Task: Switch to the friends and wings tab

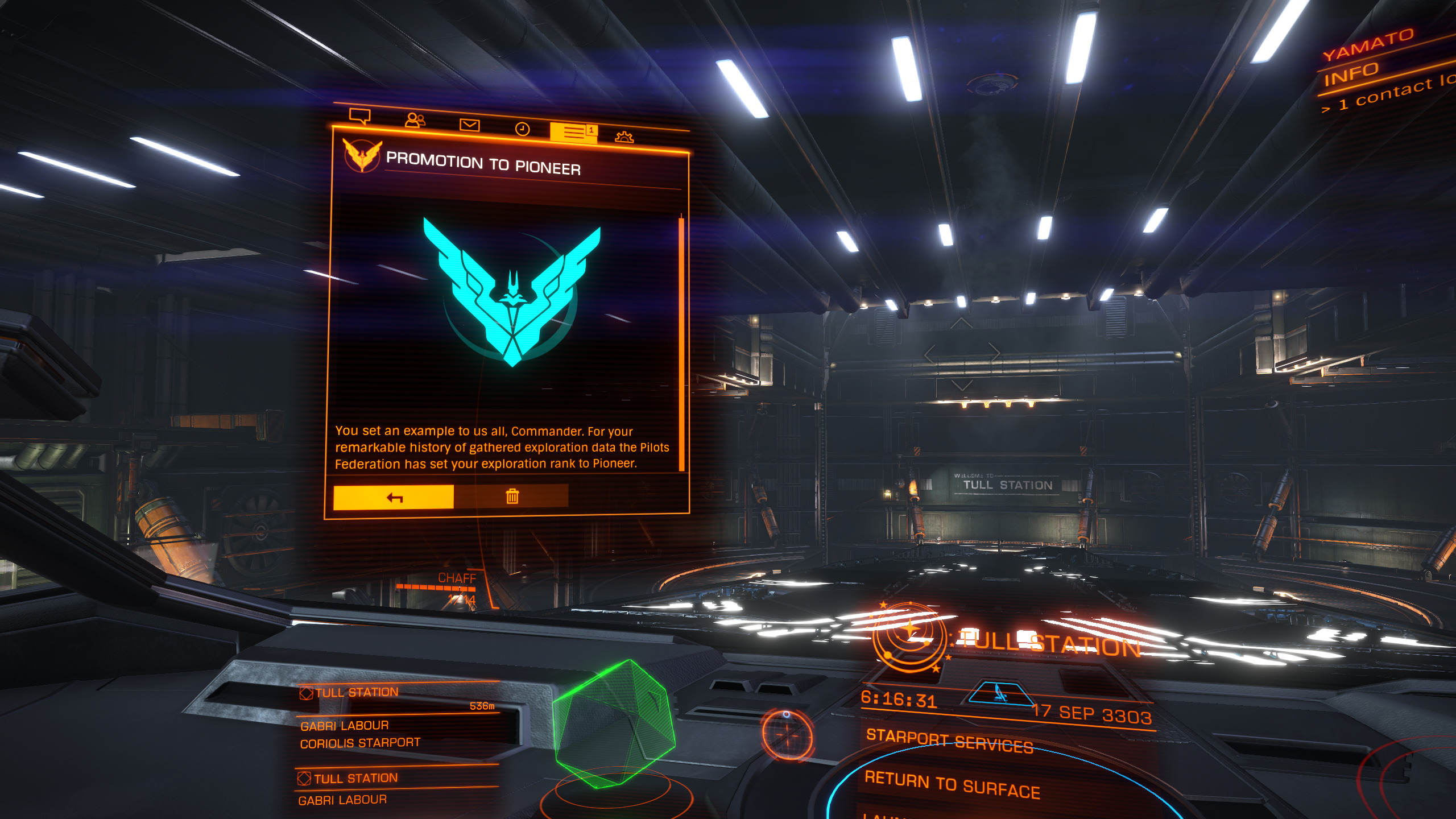Action: [415, 120]
